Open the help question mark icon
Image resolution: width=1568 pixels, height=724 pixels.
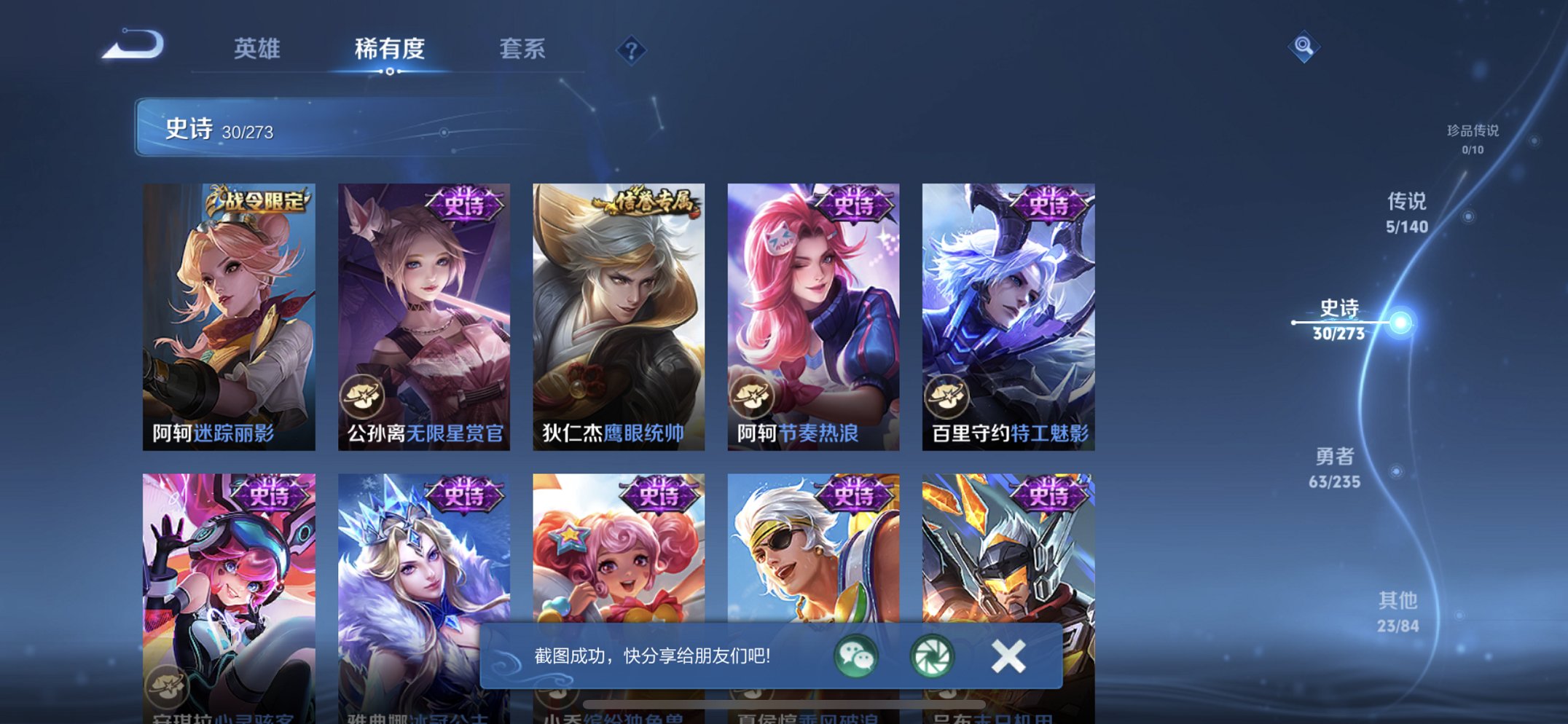tap(631, 49)
